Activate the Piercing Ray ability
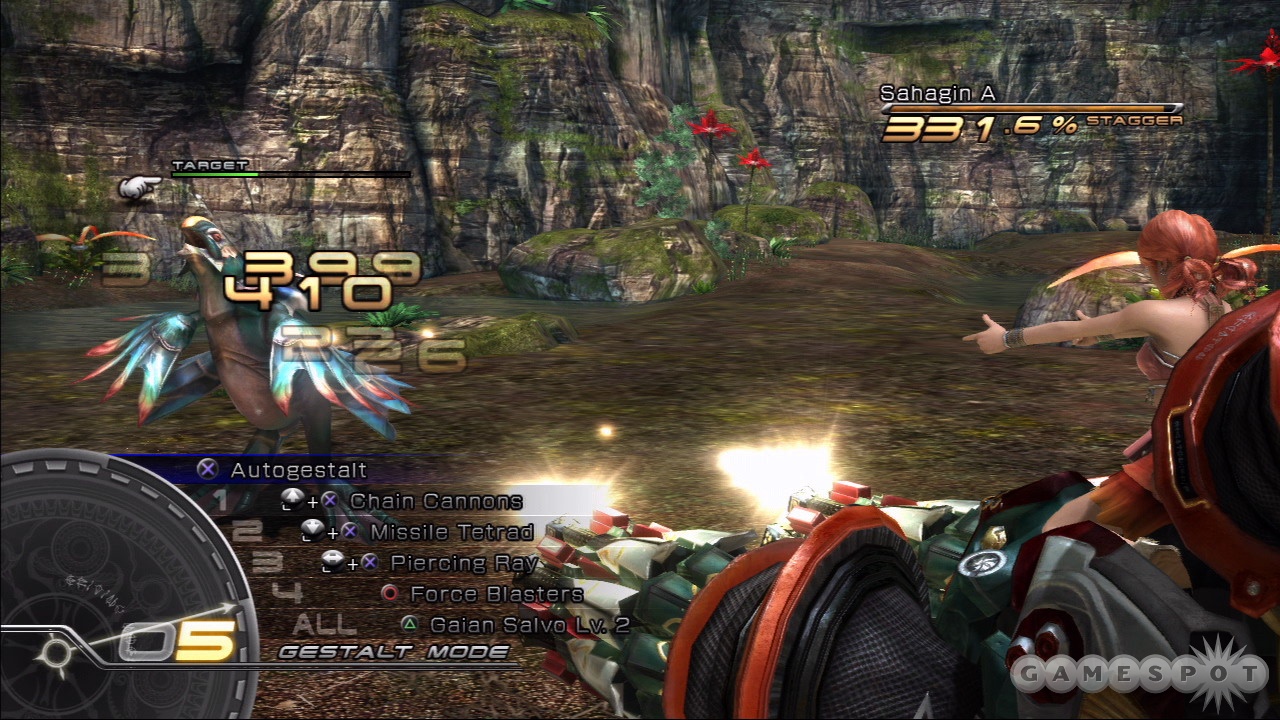 (464, 562)
